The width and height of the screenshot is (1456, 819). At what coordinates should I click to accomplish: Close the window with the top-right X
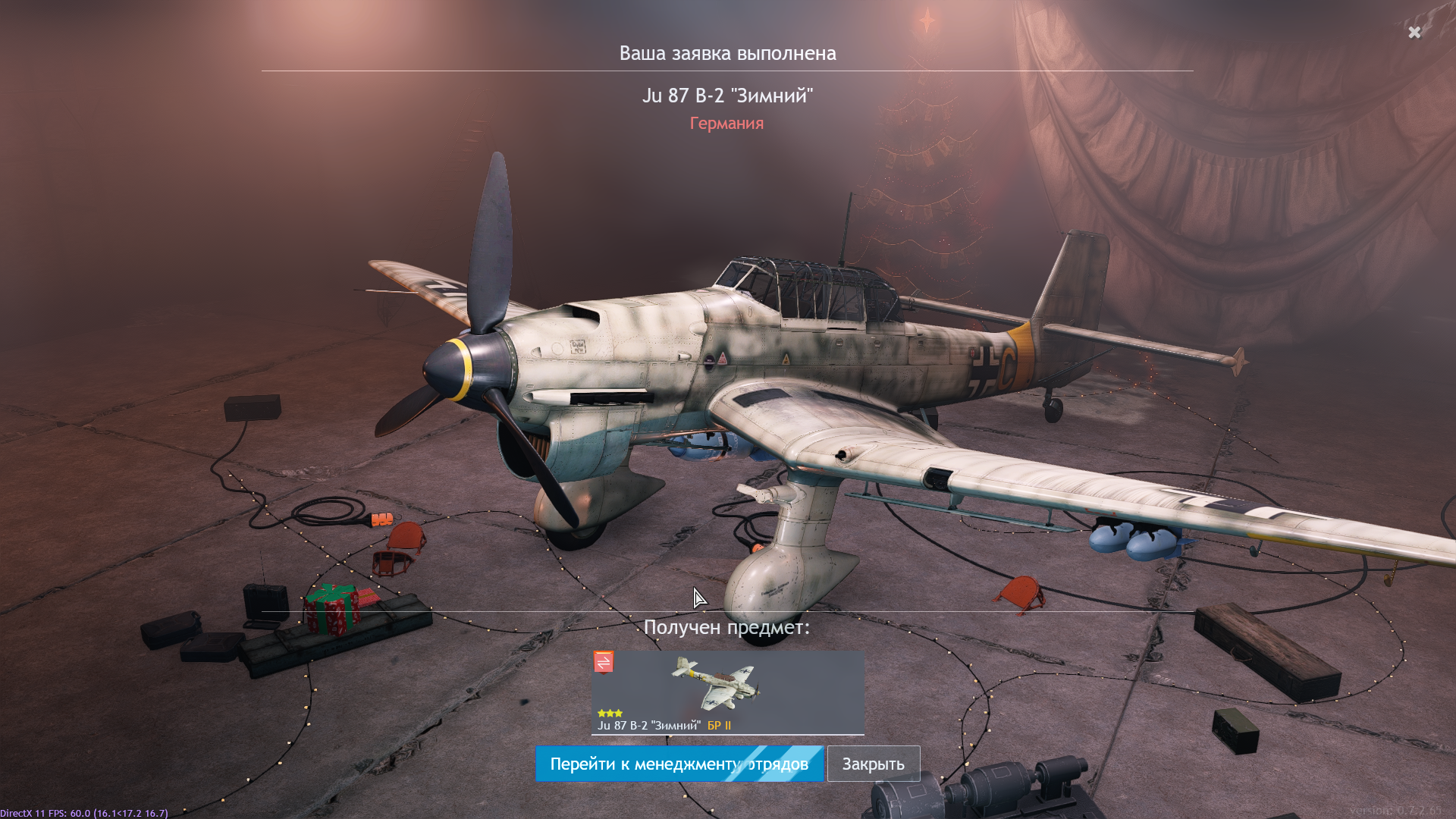pyautogui.click(x=1414, y=32)
